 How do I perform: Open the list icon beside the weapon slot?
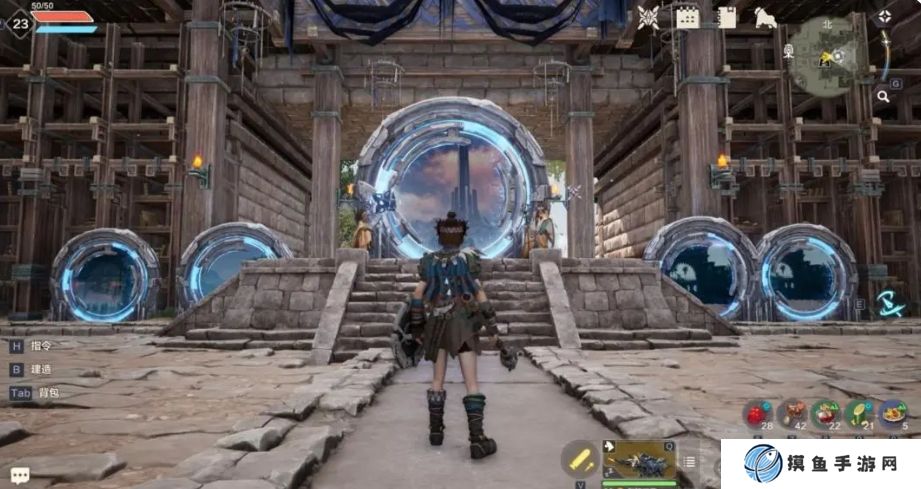tap(689, 461)
